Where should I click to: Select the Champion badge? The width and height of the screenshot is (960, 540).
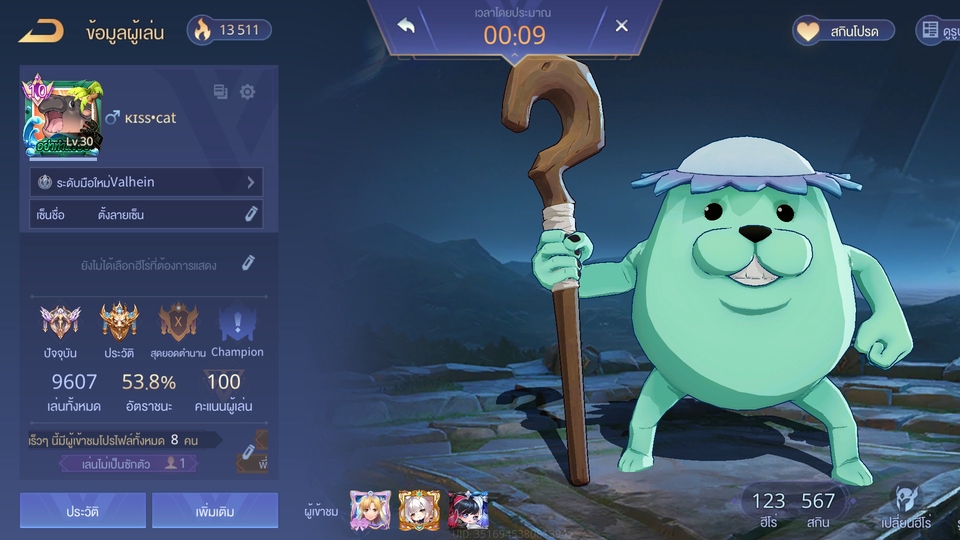pyautogui.click(x=237, y=323)
